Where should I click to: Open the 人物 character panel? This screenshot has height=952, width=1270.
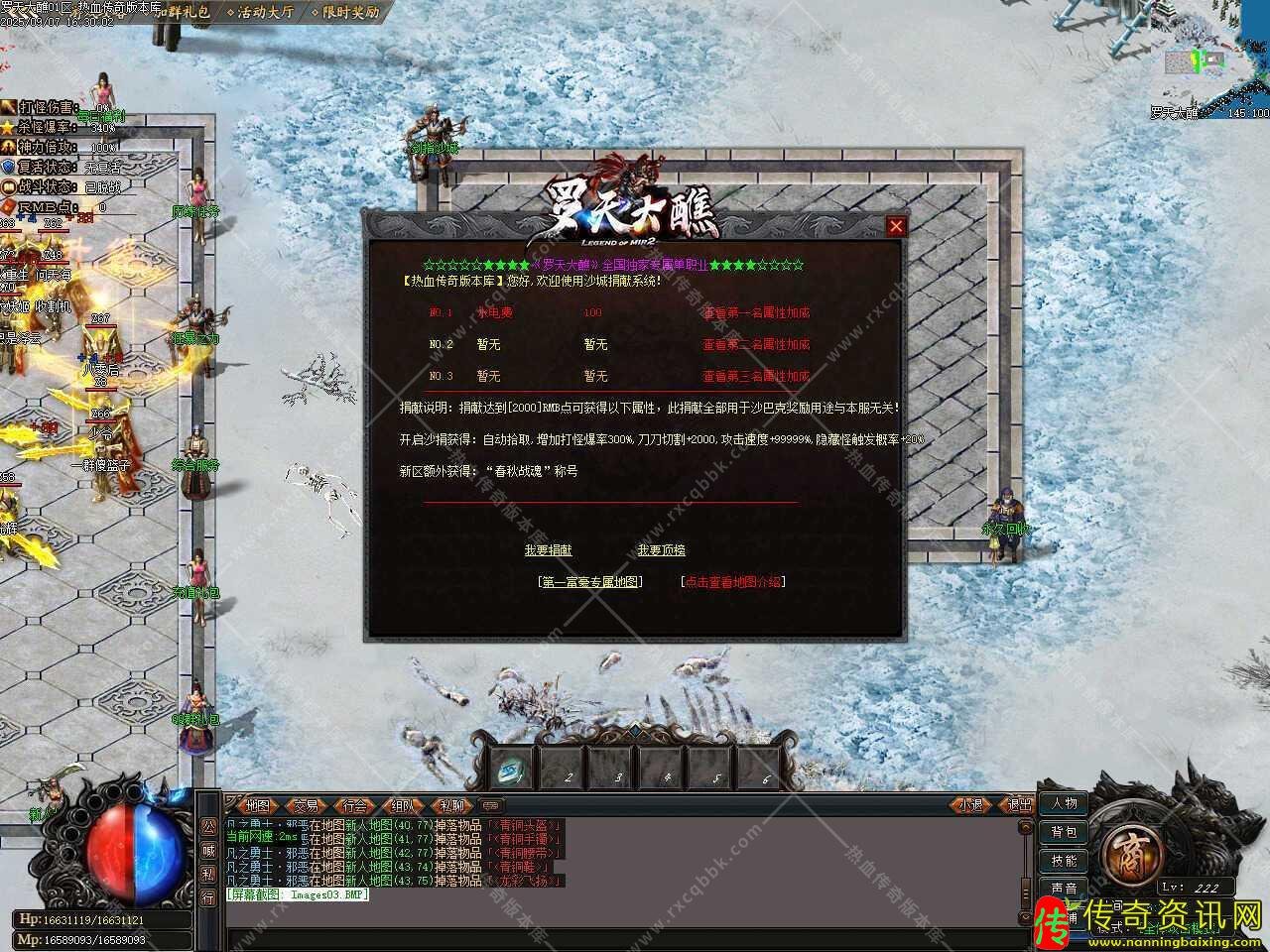click(1064, 803)
